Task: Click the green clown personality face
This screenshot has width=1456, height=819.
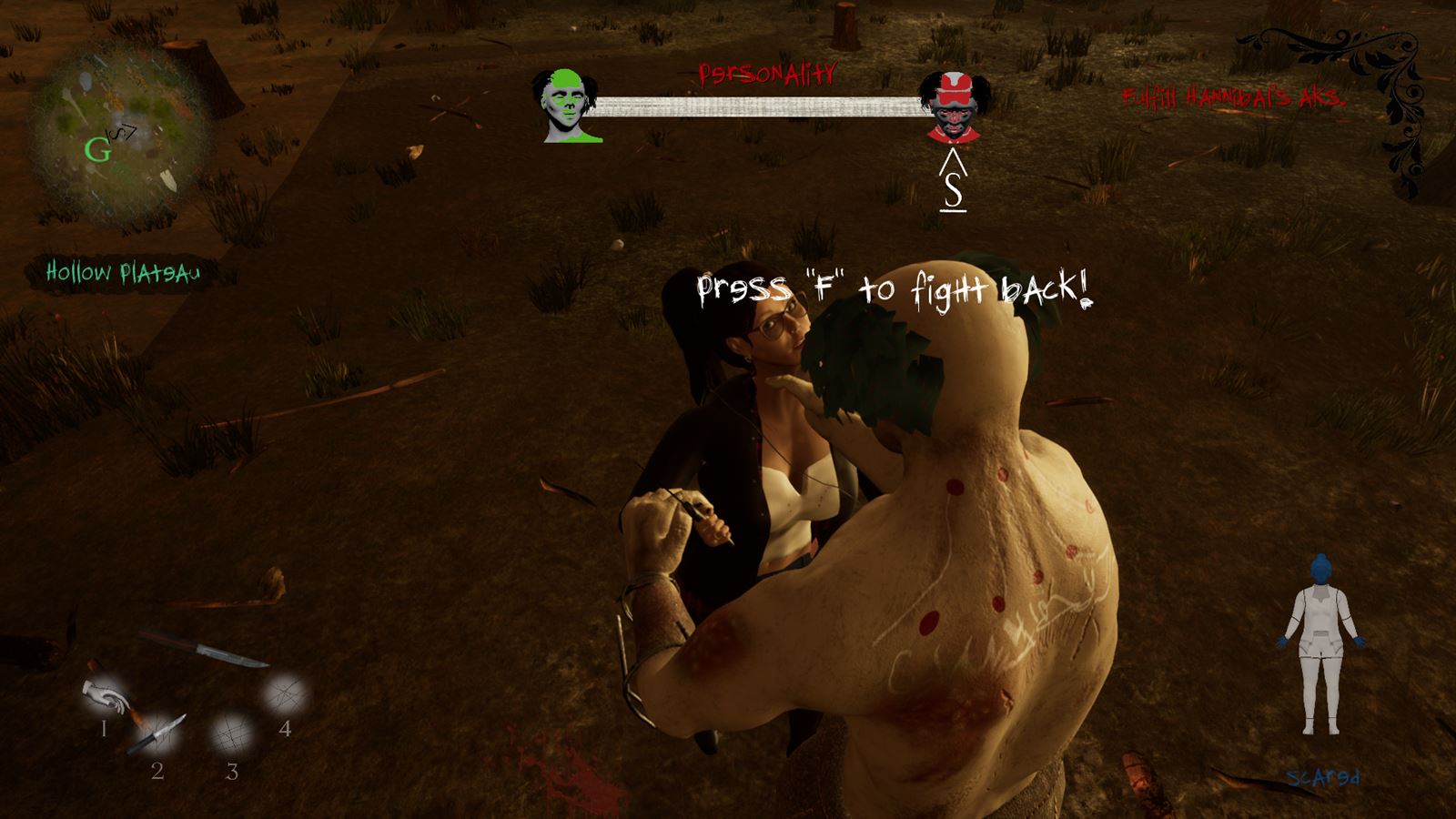Action: pos(567,106)
